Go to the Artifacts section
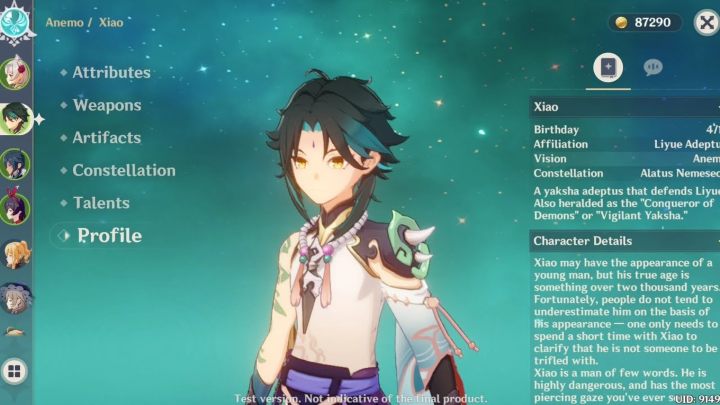The width and height of the screenshot is (720, 405). [106, 138]
